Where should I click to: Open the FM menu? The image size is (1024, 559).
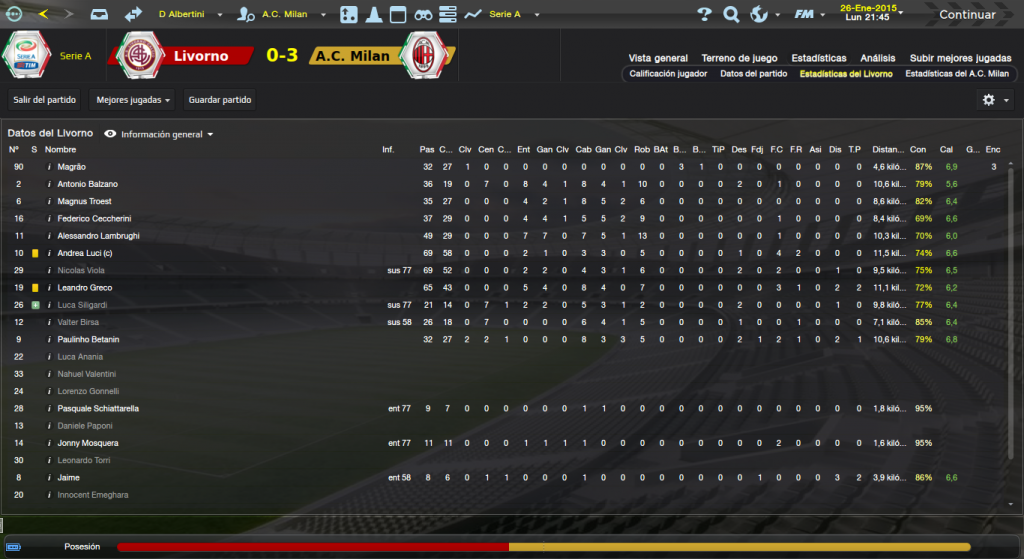807,15
